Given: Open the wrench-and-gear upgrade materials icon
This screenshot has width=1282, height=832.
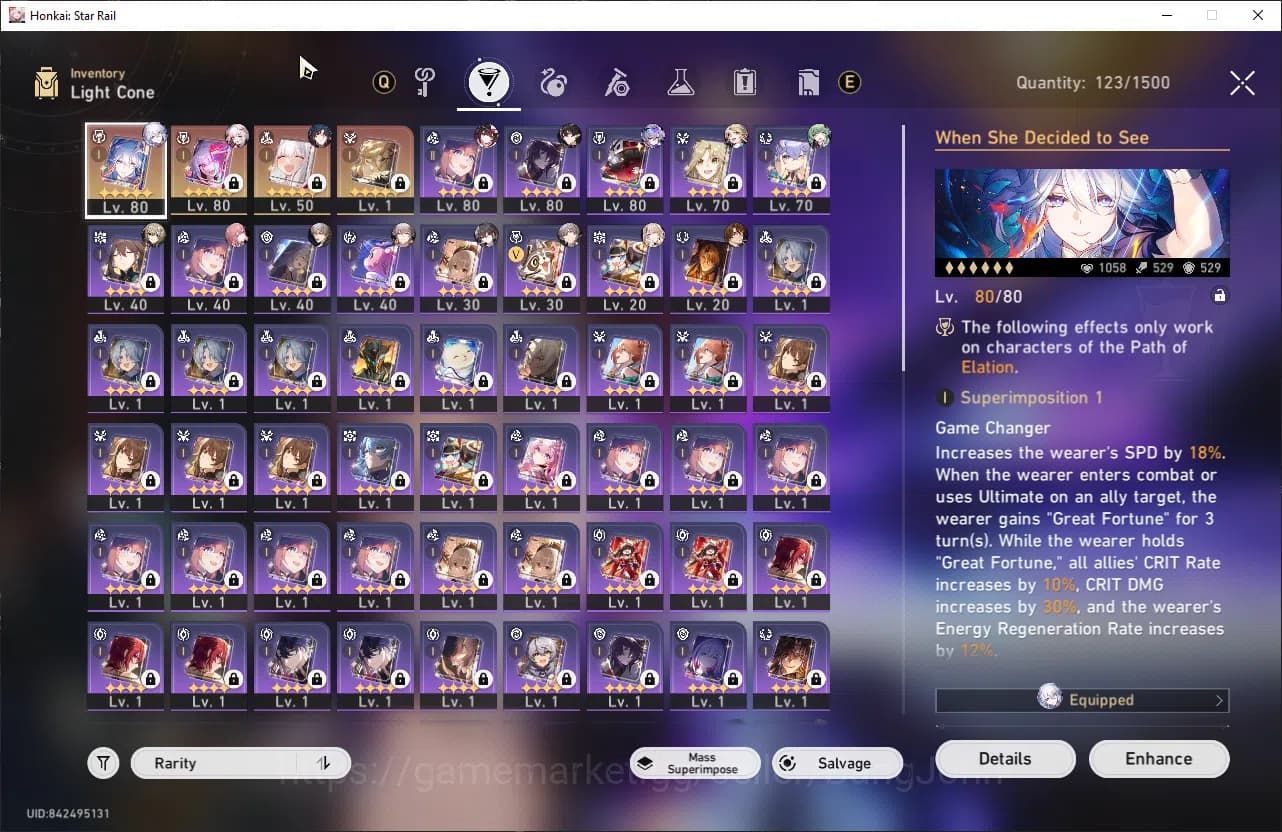Looking at the screenshot, I should click(616, 83).
